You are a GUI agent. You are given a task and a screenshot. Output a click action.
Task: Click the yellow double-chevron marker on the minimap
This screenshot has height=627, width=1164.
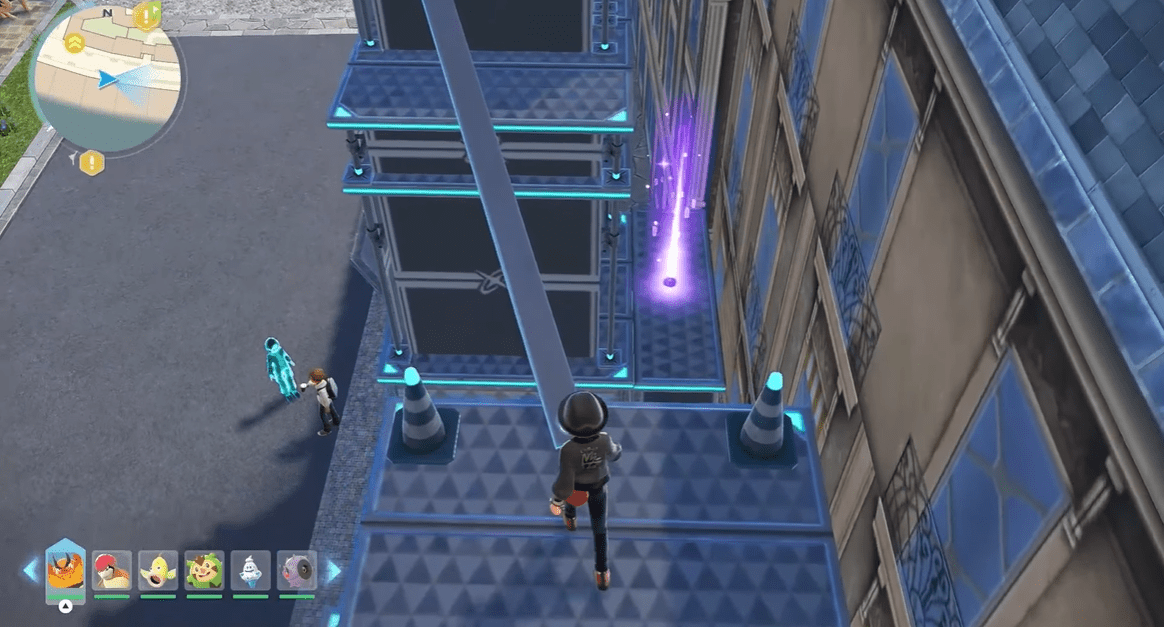point(75,42)
